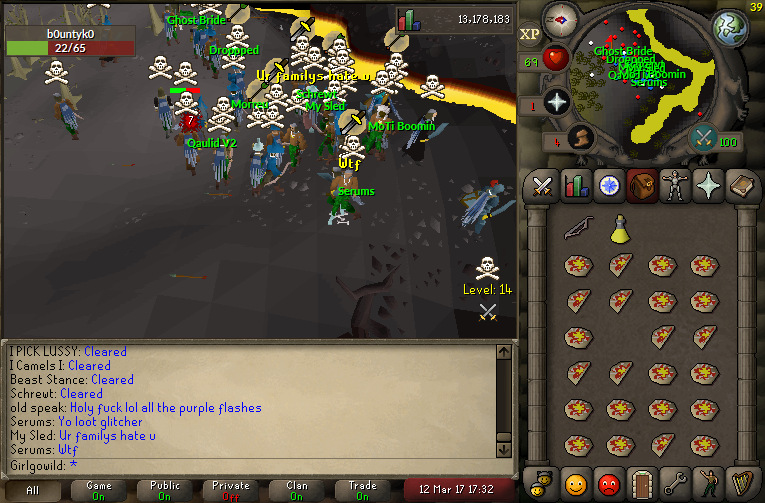Screen dimensions: 765x503
Task: Open the Options wrench tab
Action: (x=675, y=484)
